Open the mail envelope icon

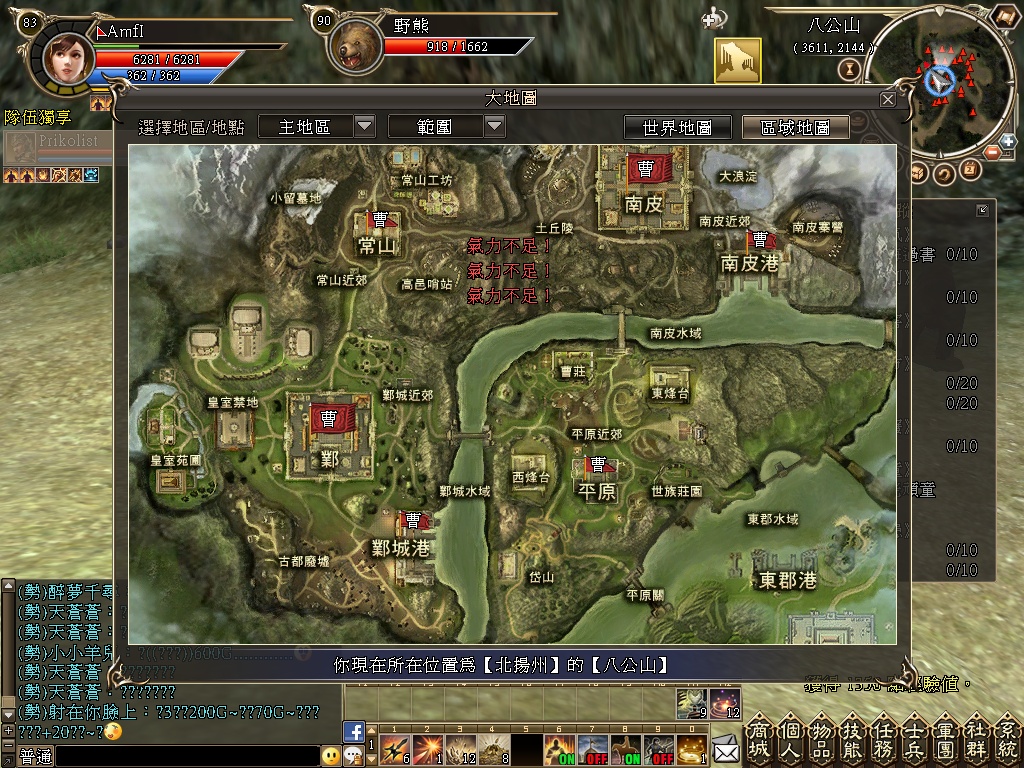pyautogui.click(x=724, y=746)
